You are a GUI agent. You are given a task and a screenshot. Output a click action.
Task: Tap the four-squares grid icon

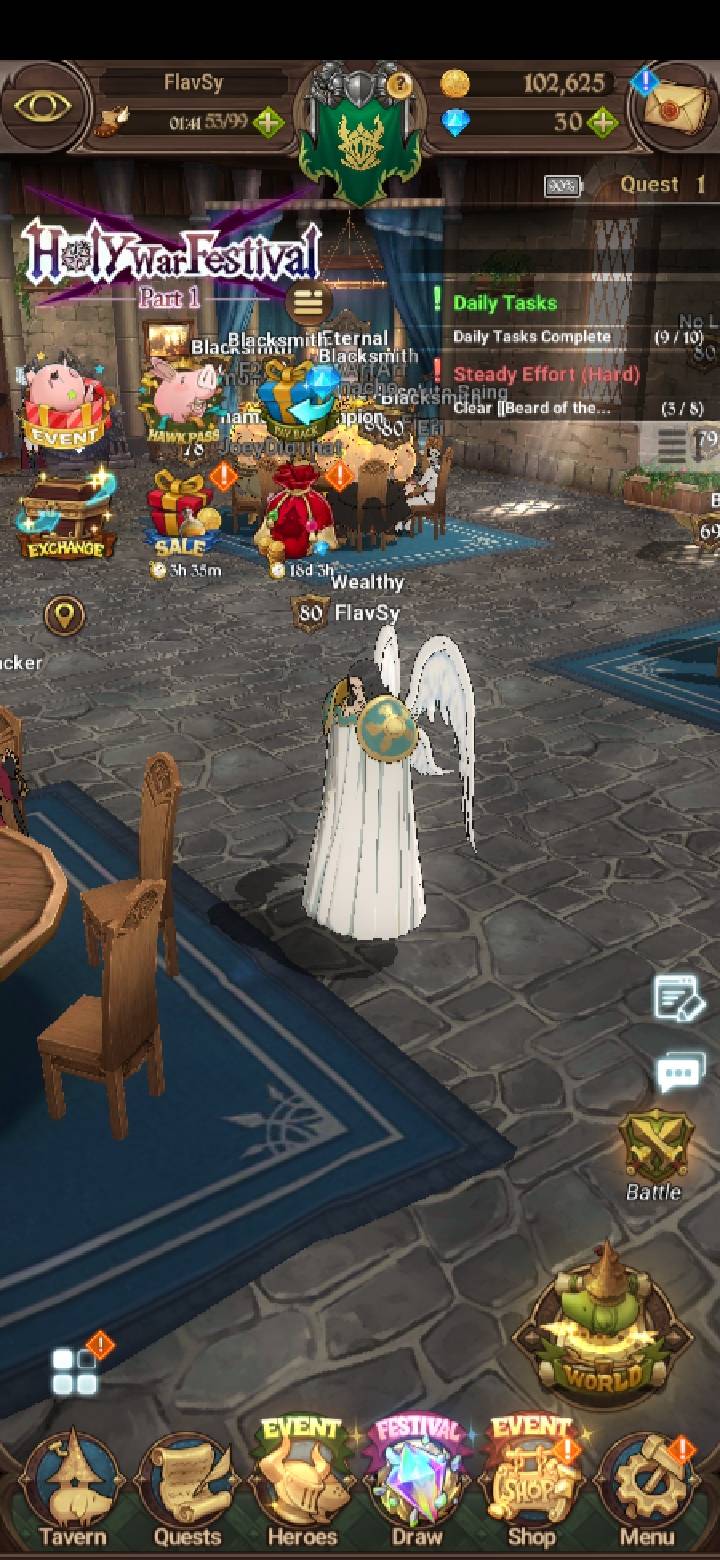point(75,1372)
